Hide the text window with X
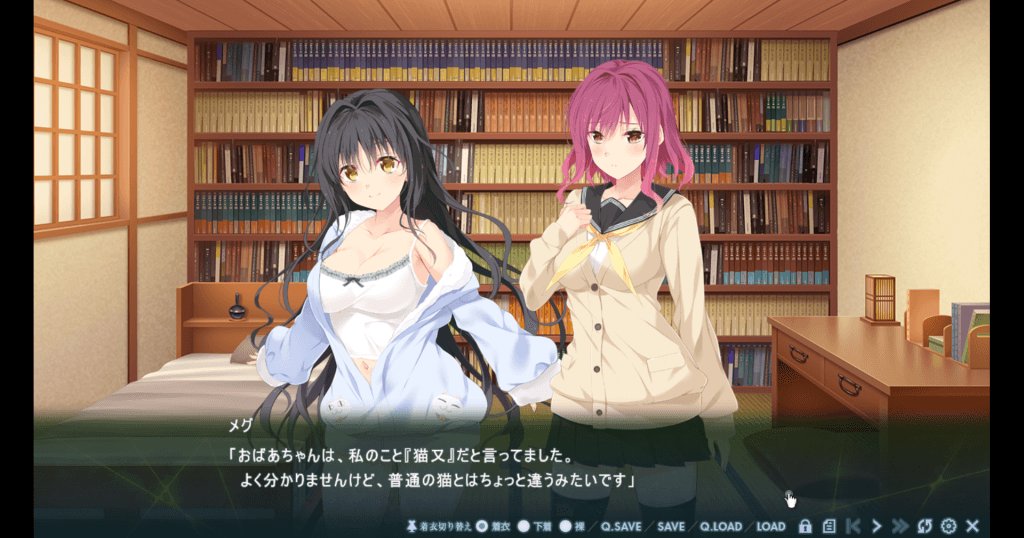Viewport: 1024px width, 538px height. pos(972,526)
